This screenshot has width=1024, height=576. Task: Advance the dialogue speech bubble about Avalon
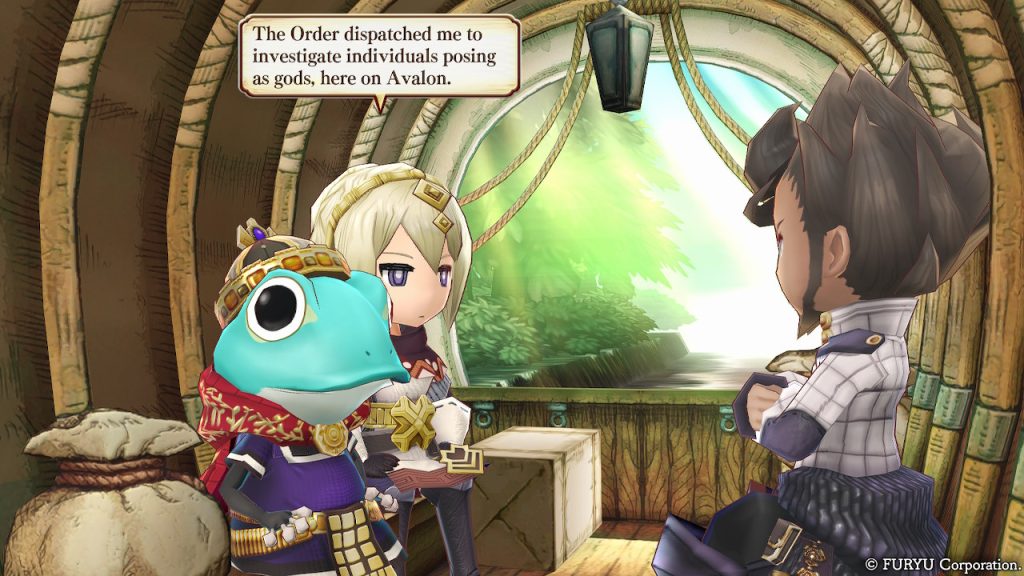(379, 55)
